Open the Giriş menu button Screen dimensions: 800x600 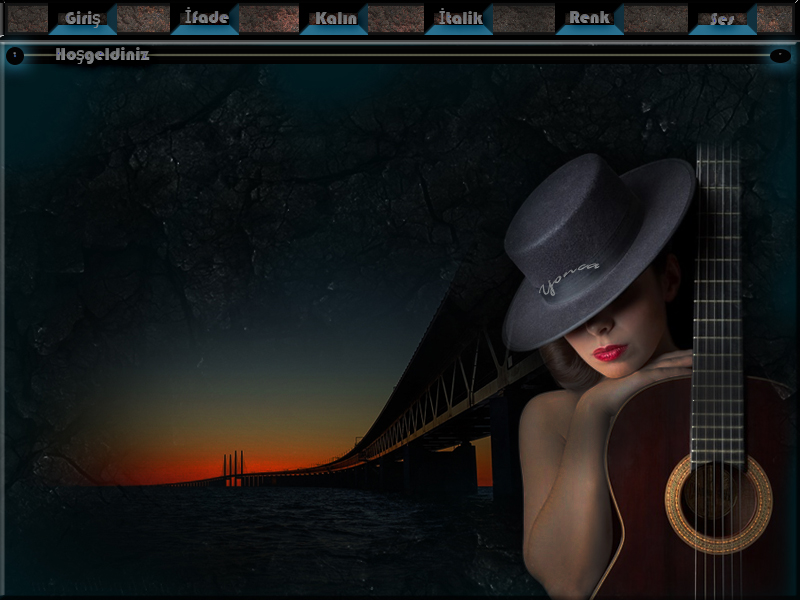pos(82,18)
